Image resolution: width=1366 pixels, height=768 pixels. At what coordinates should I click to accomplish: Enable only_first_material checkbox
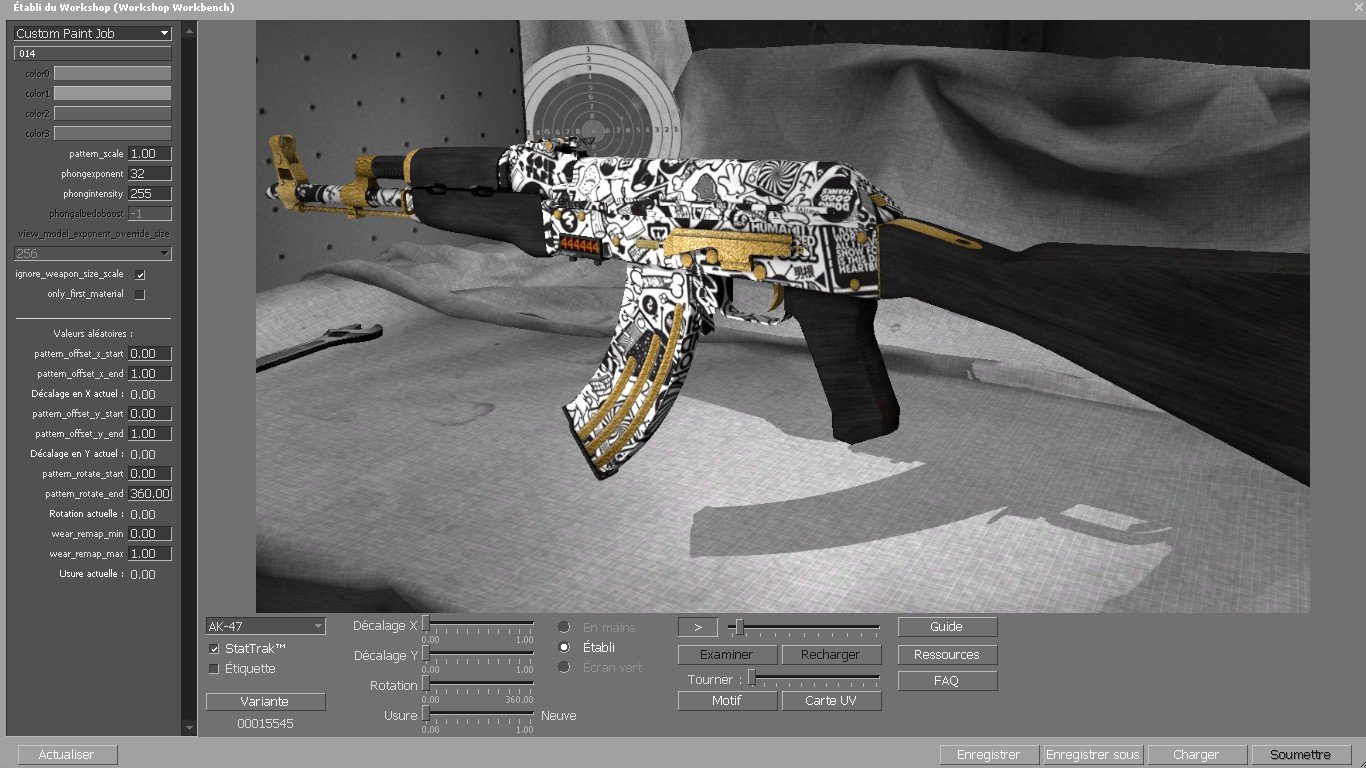point(140,294)
